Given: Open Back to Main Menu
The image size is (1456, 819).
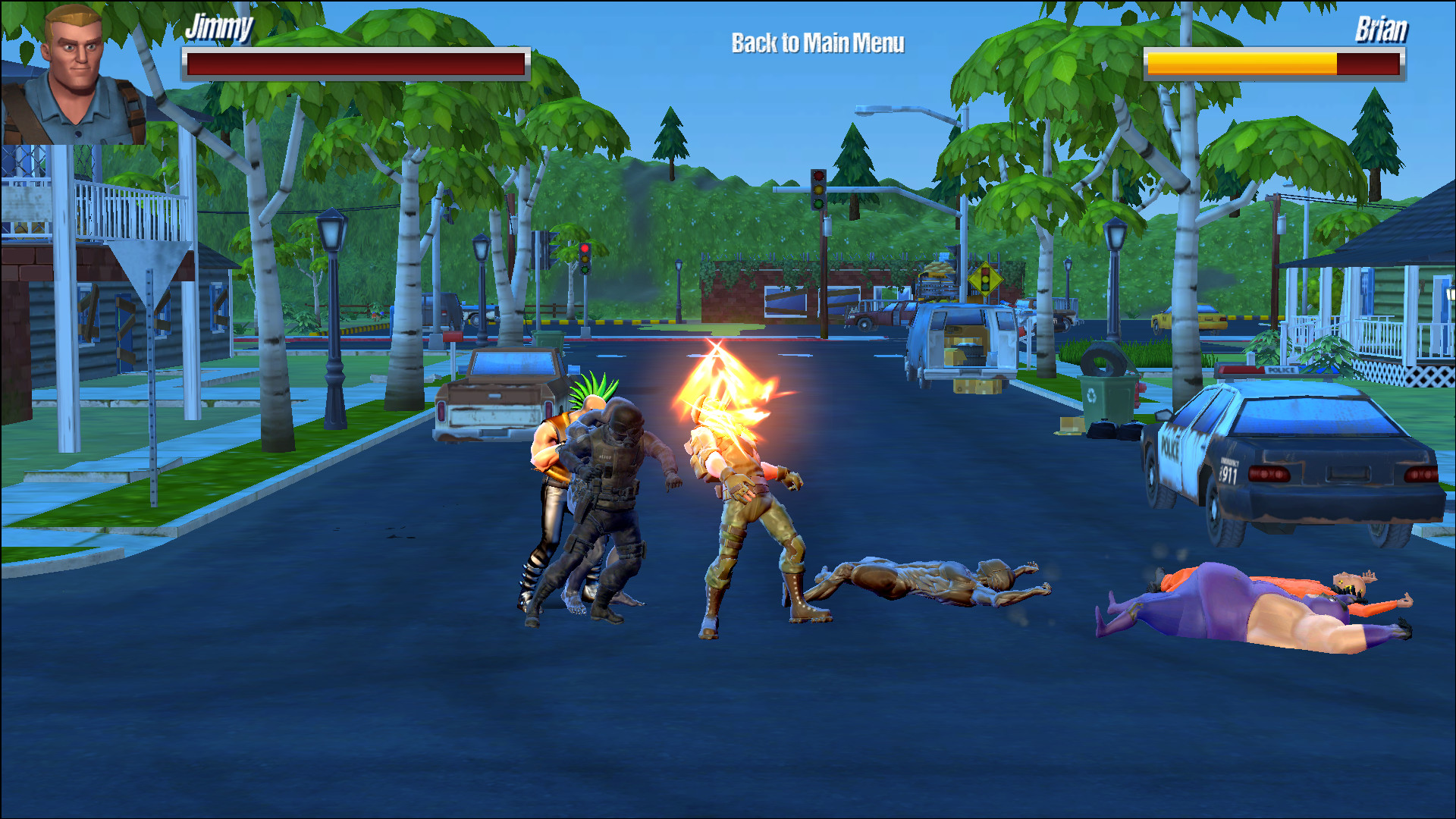Looking at the screenshot, I should click(817, 44).
